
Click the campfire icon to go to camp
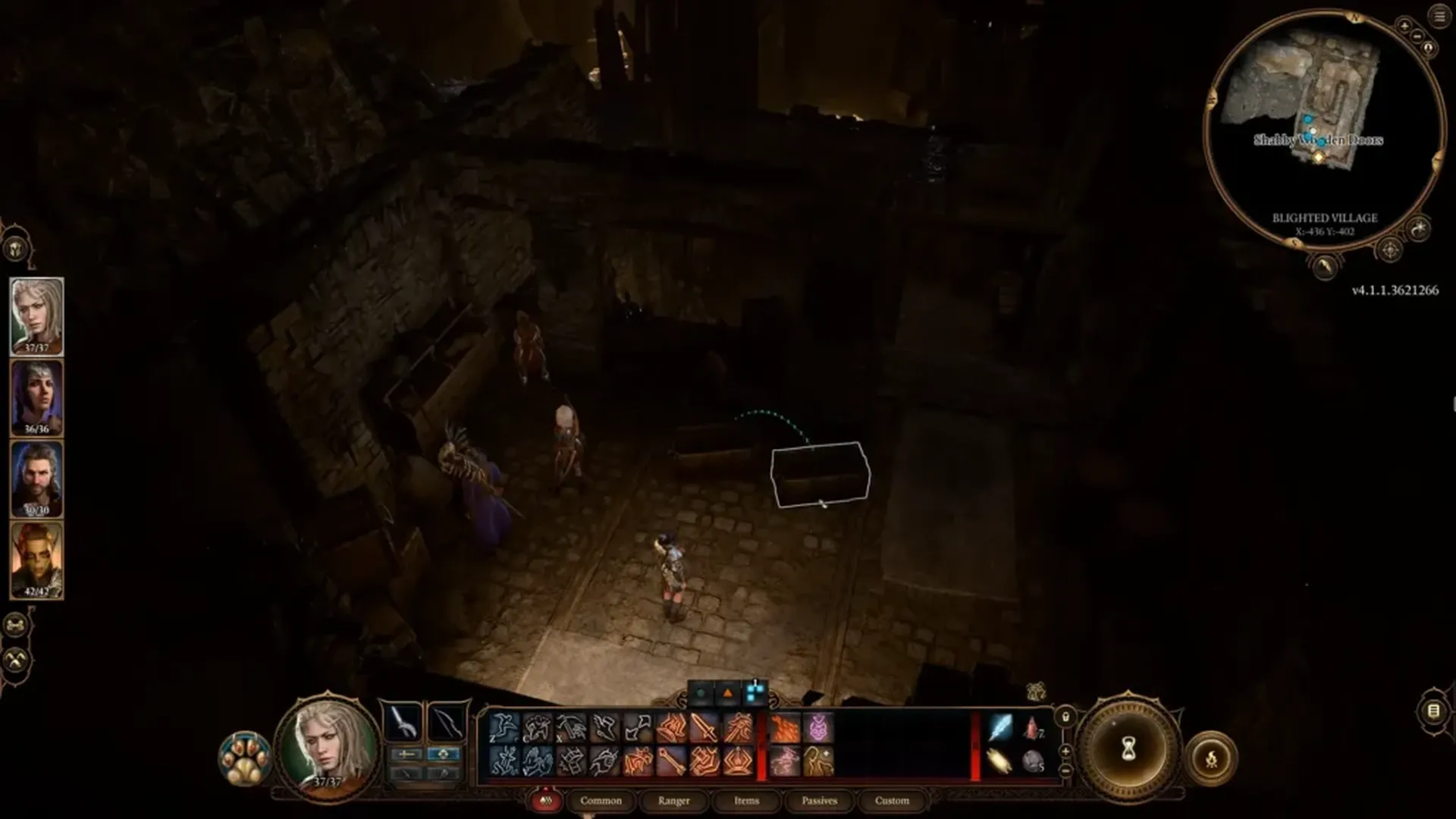[x=1211, y=758]
